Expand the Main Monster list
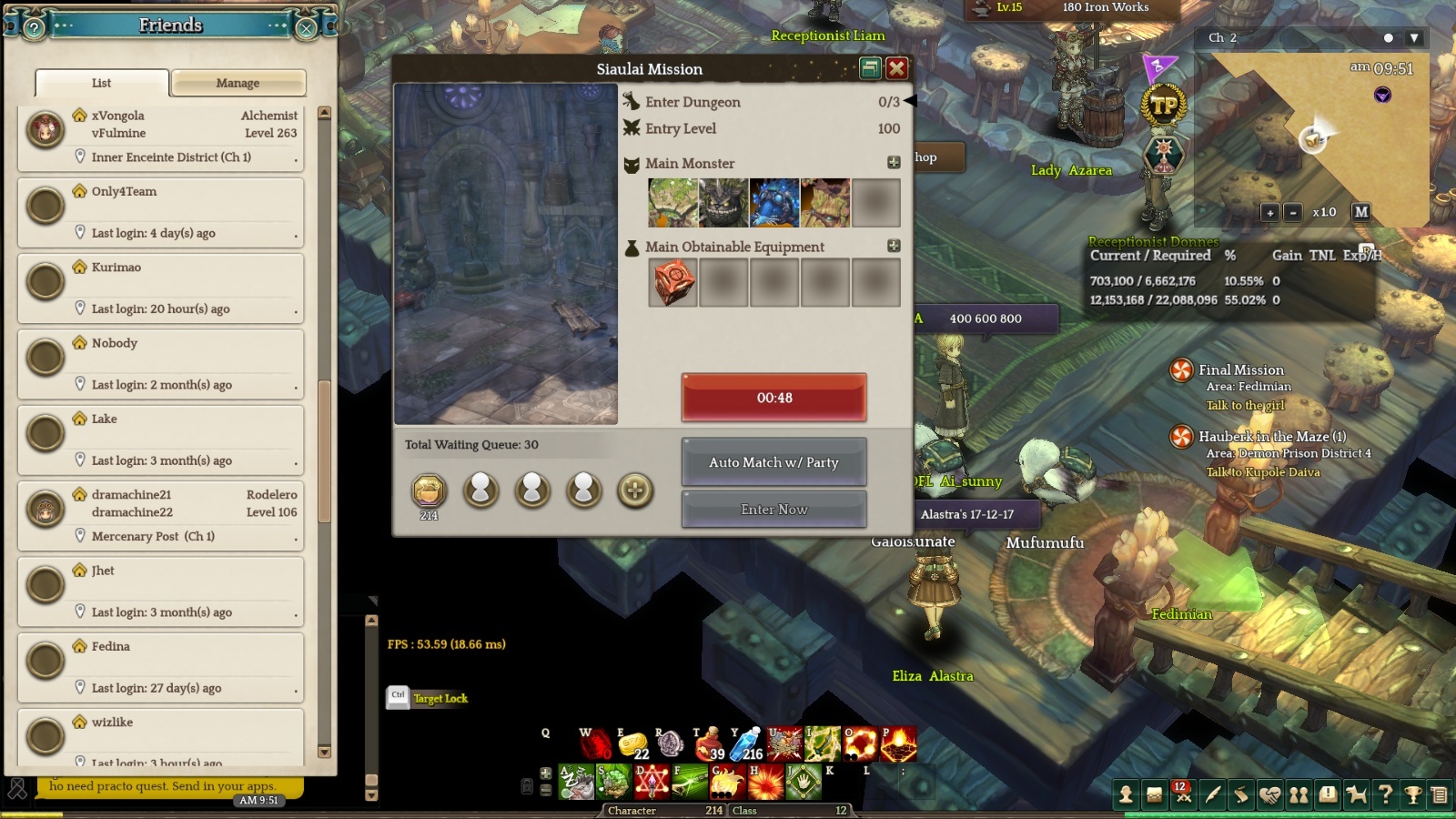Viewport: 1456px width, 819px height. click(894, 162)
